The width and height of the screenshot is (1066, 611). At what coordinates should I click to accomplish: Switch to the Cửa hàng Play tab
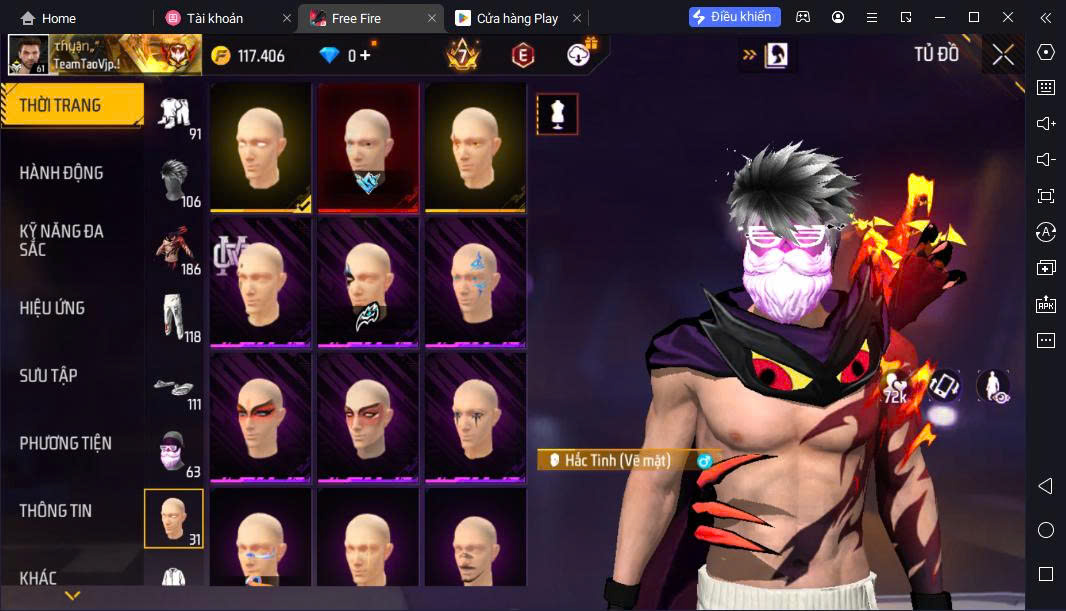(x=517, y=18)
